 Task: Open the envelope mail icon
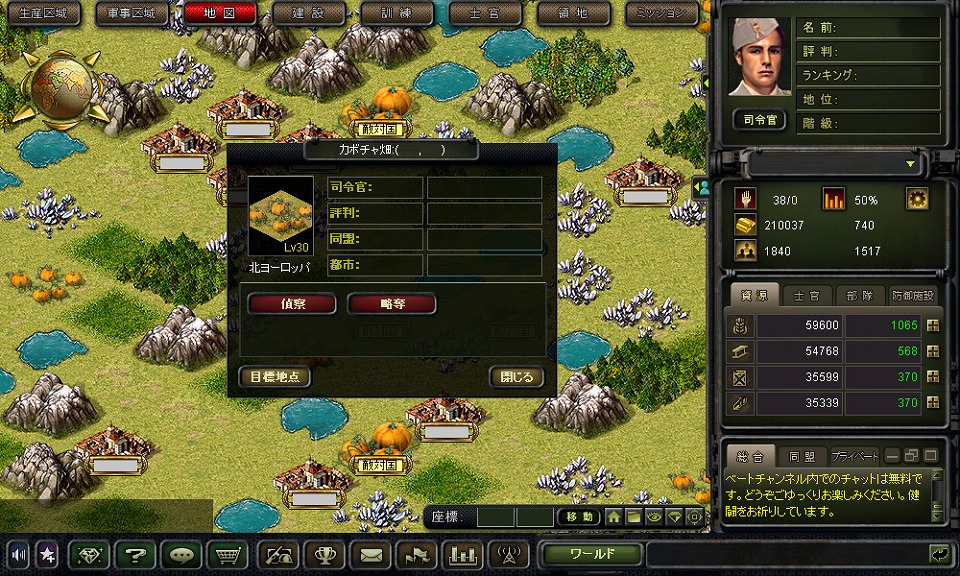pyautogui.click(x=371, y=554)
